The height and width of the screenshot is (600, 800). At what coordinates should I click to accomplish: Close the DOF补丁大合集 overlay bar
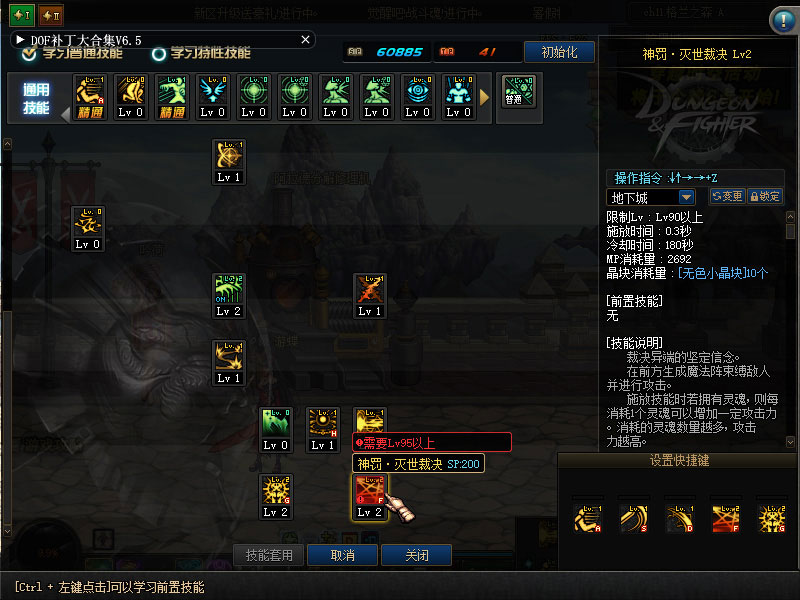[306, 39]
